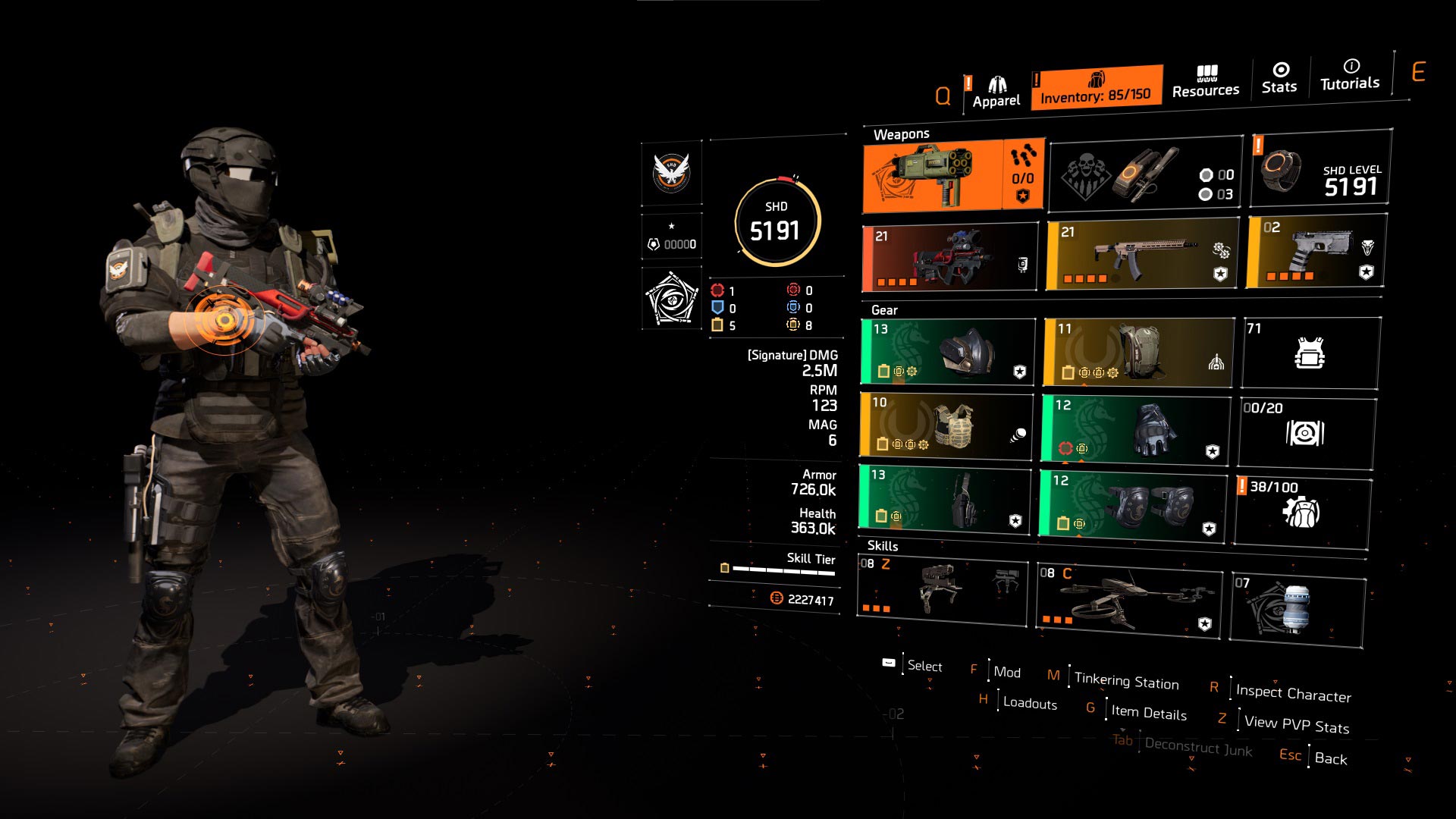Select the red primary weapon slot
This screenshot has width=1456, height=819.
(949, 258)
